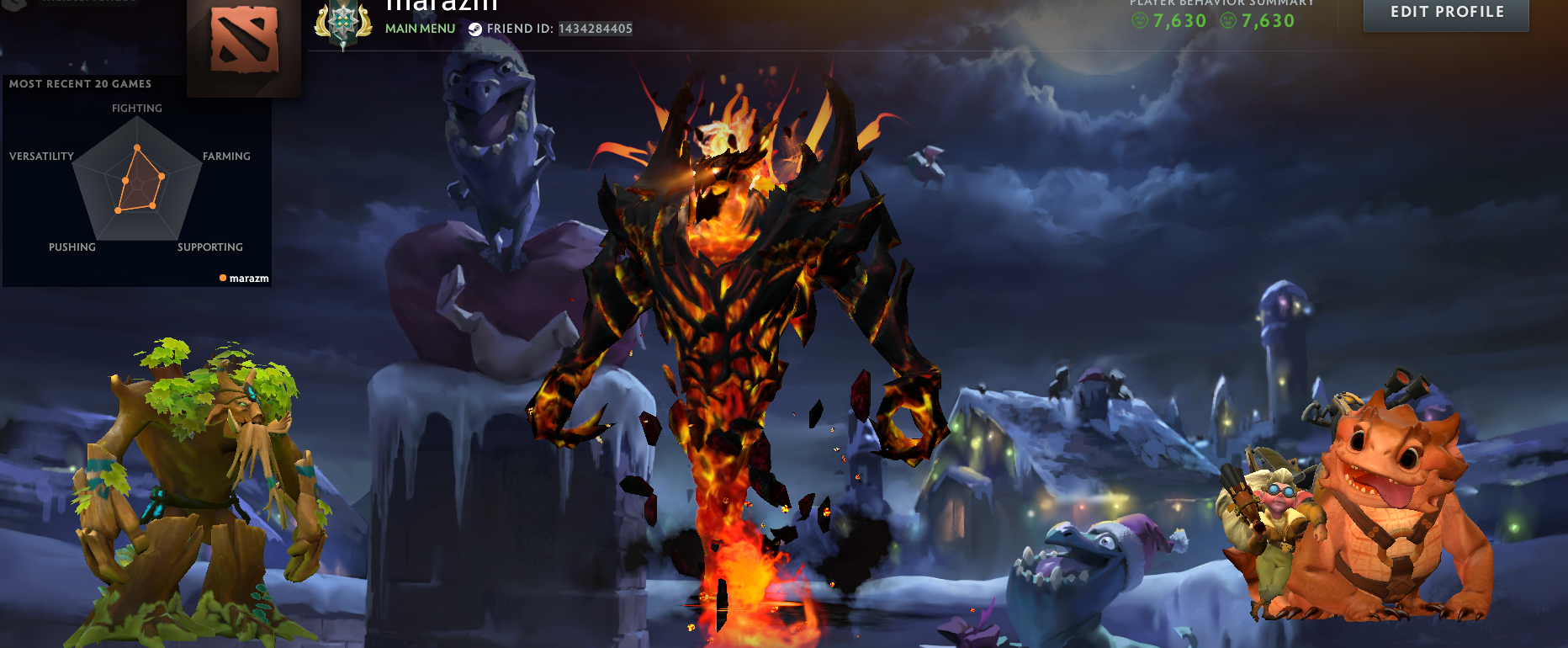Select the rank medal badge beside marazm
Image resolution: width=1568 pixels, height=648 pixels.
tap(345, 21)
